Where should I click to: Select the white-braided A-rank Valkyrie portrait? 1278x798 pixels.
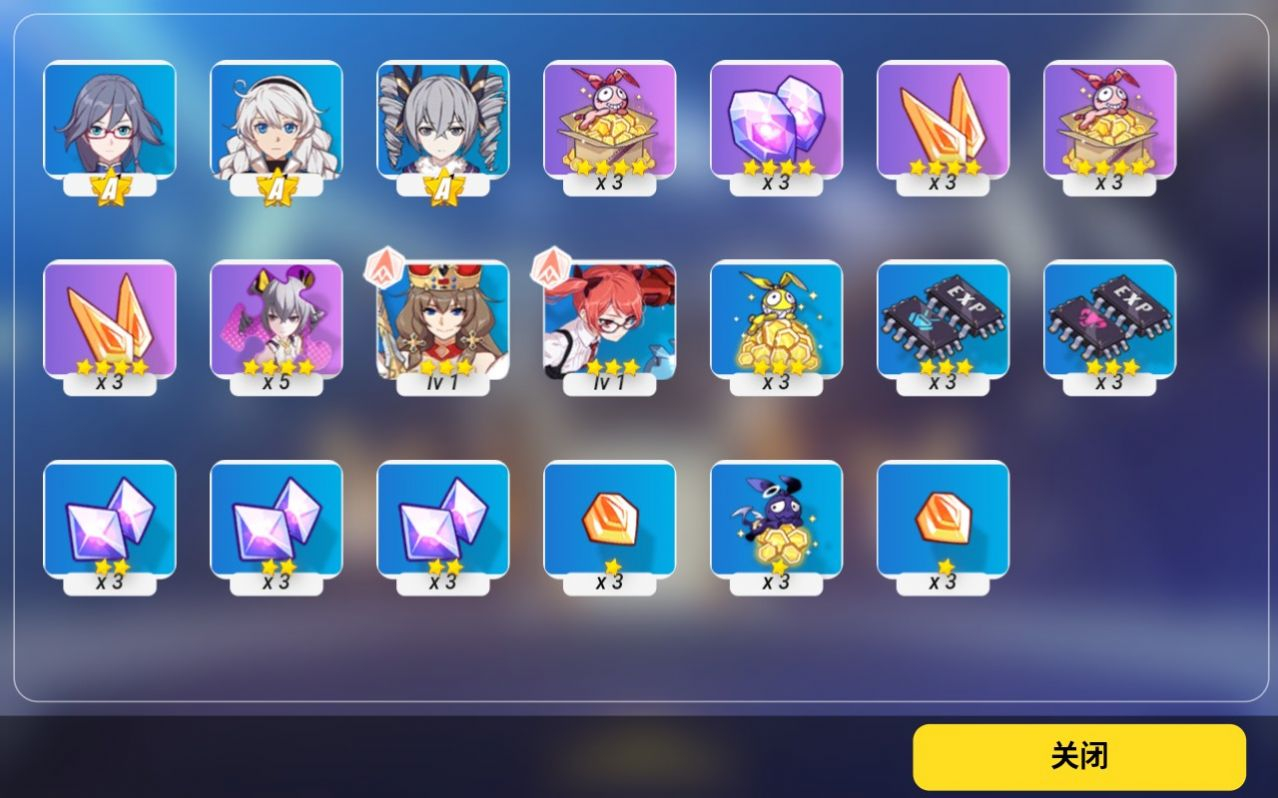coord(276,120)
